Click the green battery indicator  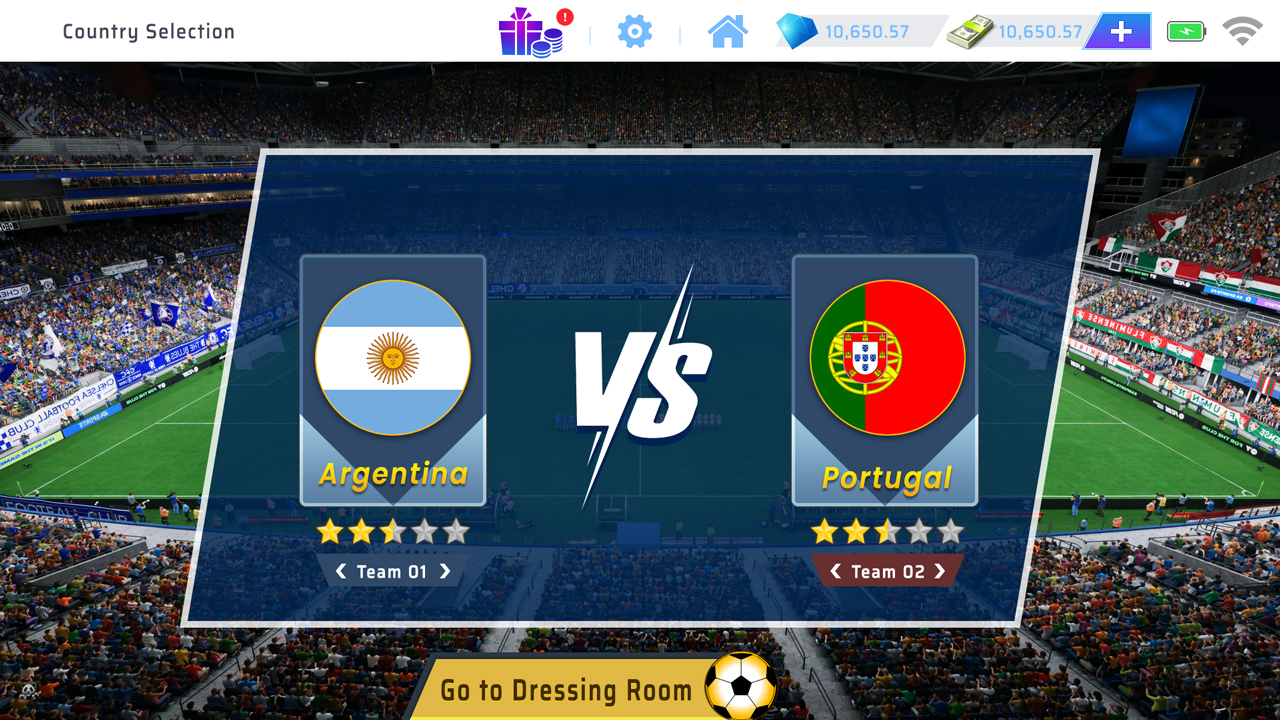tap(1184, 31)
